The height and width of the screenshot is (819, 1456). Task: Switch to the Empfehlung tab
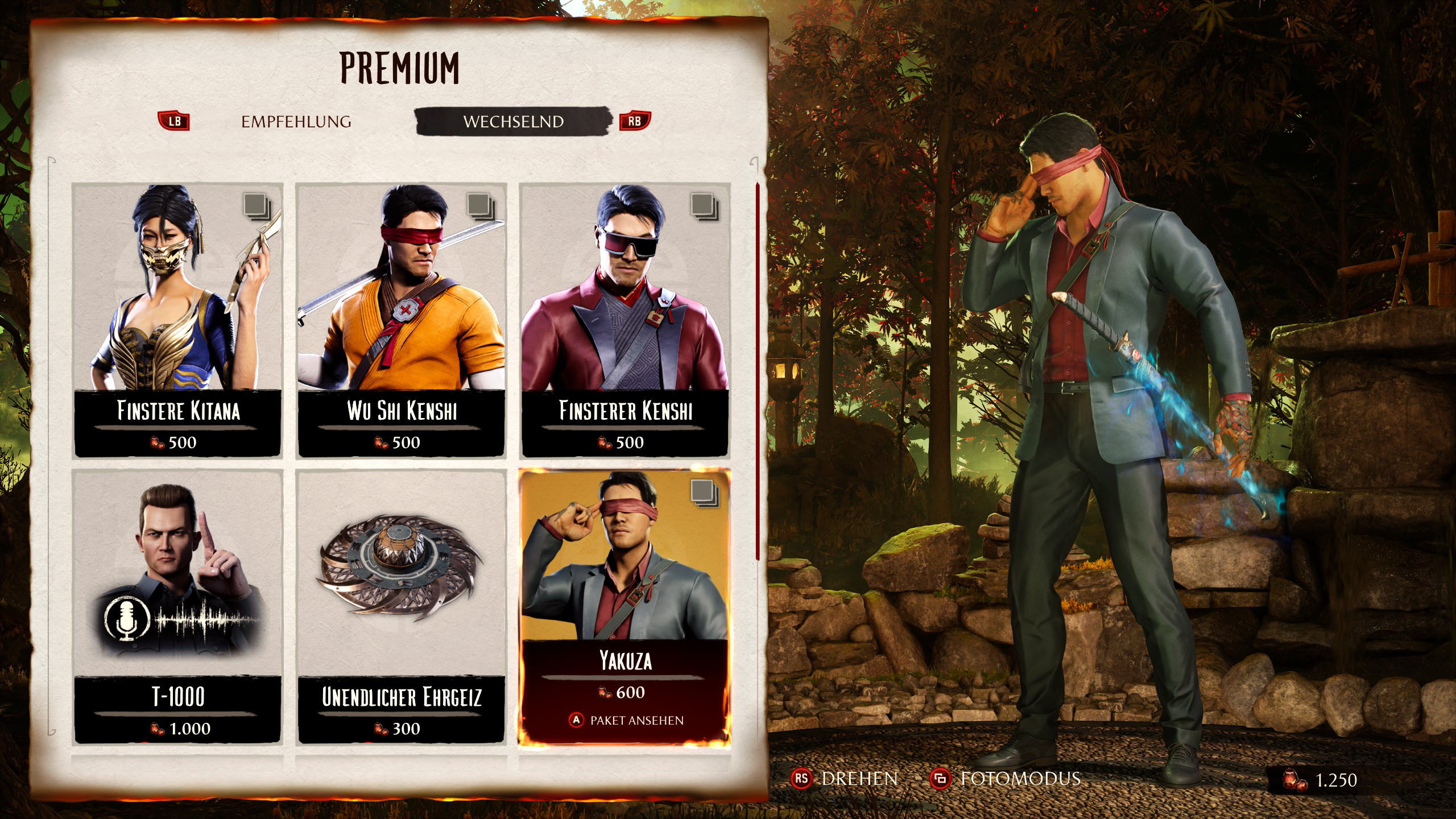tap(296, 122)
